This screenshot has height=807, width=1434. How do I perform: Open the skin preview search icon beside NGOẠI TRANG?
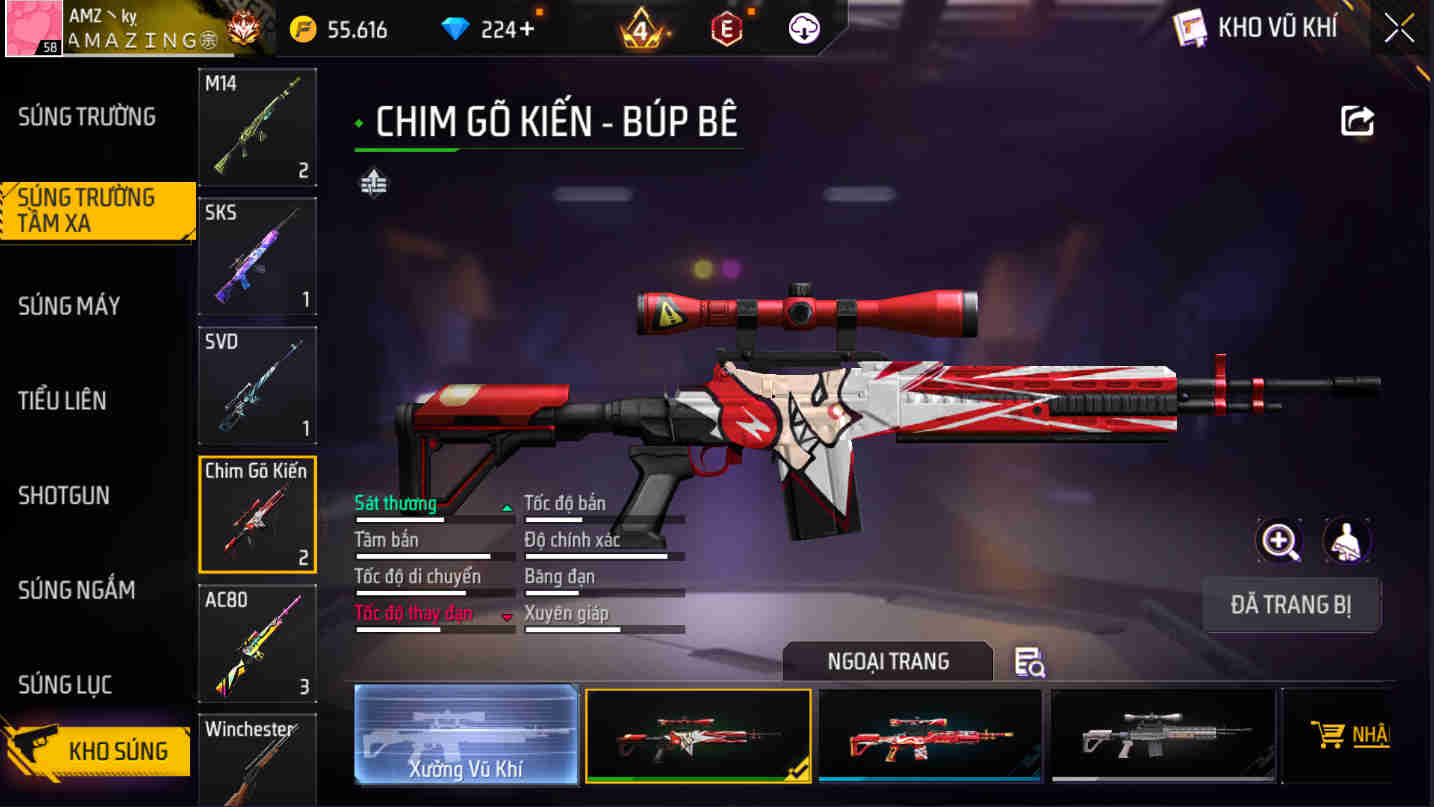pos(1030,662)
